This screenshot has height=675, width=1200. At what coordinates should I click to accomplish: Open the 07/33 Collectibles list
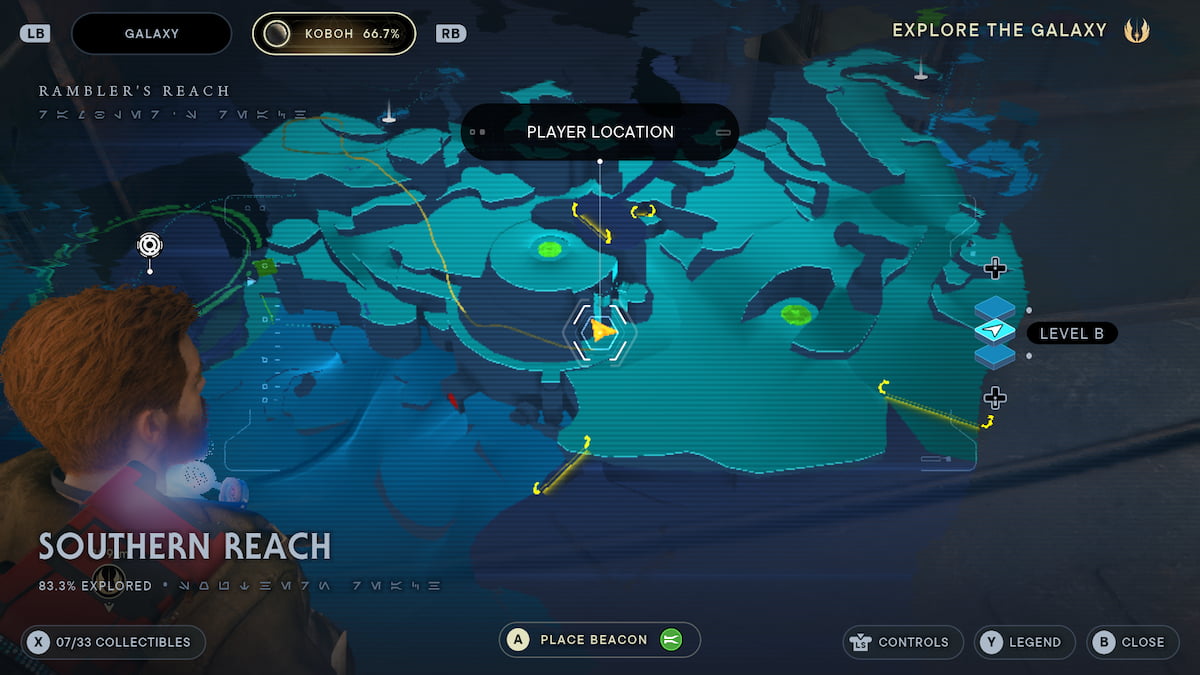[x=113, y=642]
